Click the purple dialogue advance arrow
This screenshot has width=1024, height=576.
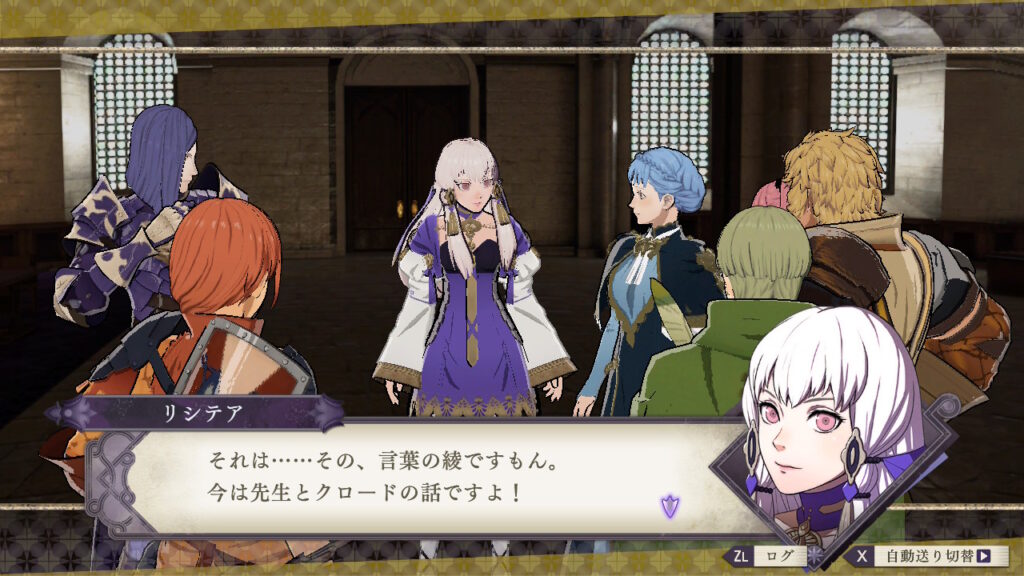pos(669,506)
